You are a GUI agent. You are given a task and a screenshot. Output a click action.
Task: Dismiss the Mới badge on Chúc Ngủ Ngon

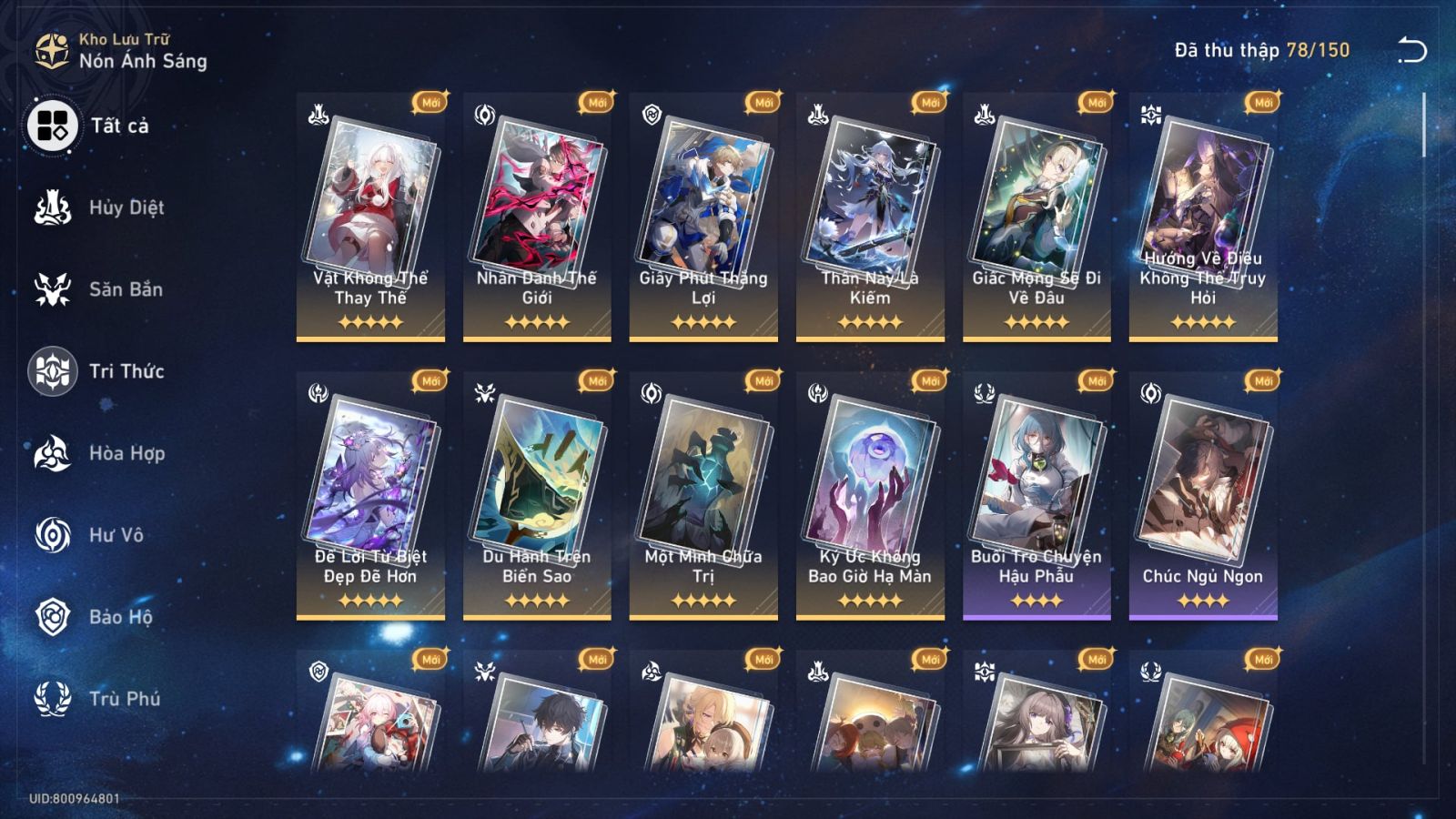pyautogui.click(x=1261, y=383)
